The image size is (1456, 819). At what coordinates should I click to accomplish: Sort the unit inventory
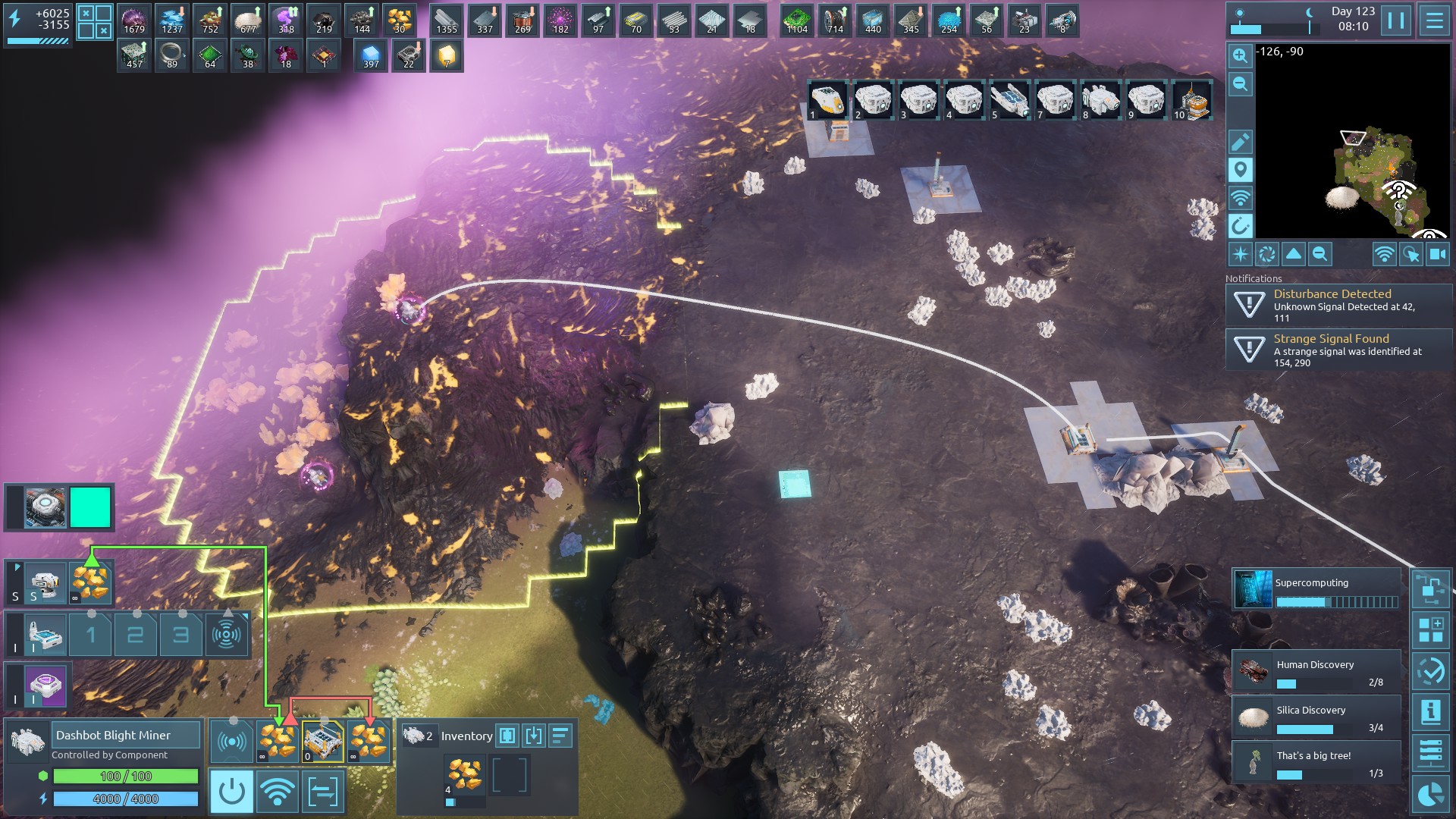pos(560,736)
